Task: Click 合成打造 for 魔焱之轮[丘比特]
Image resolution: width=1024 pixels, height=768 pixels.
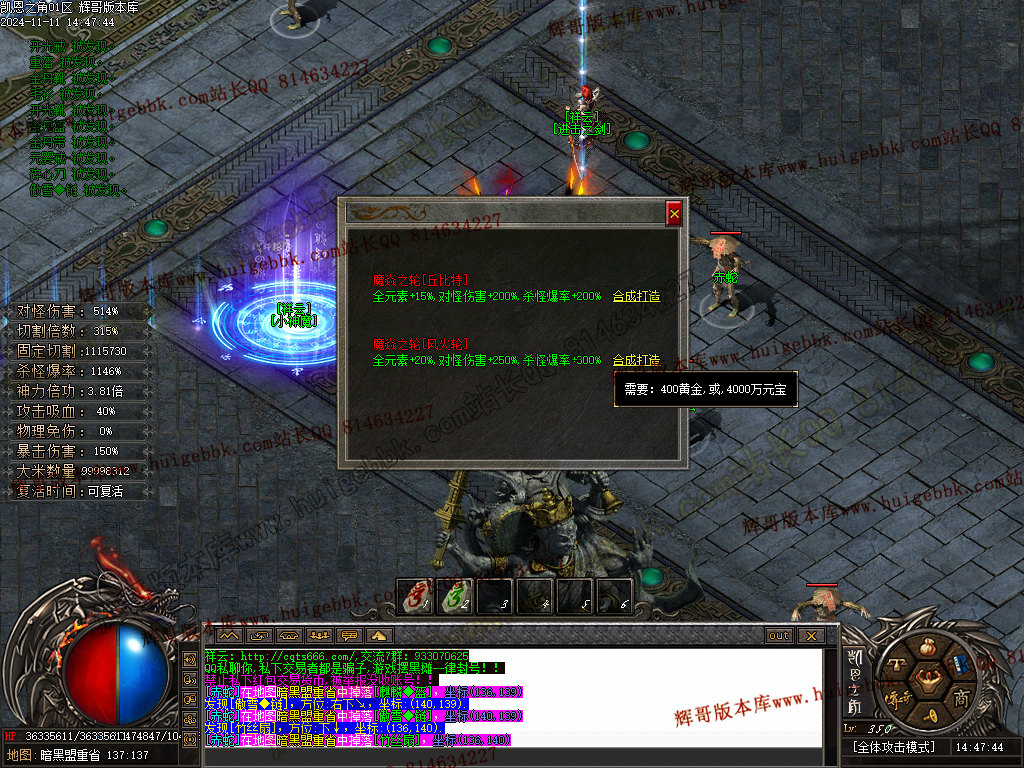Action: tap(636, 296)
